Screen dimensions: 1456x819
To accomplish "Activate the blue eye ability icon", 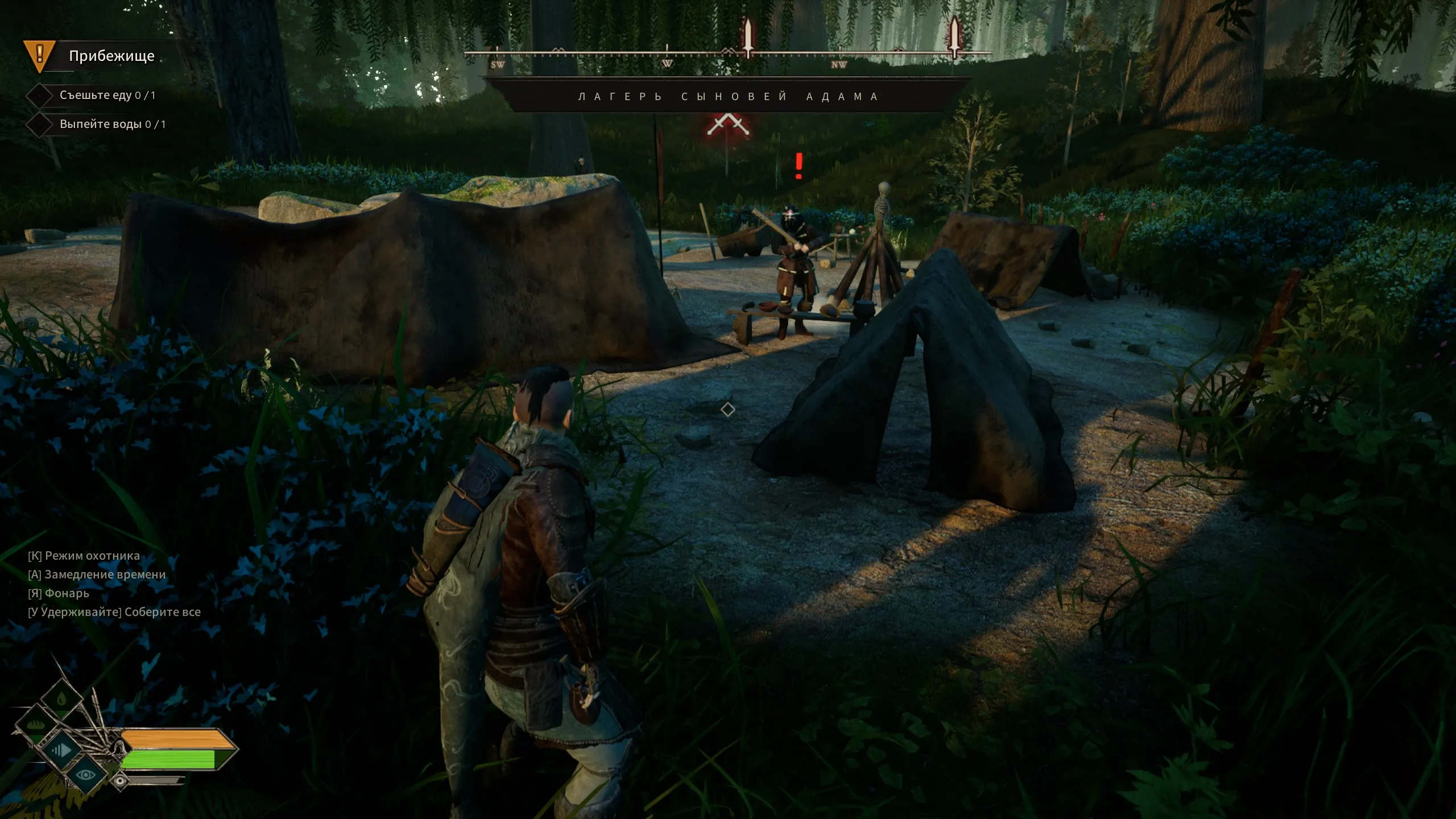I will tap(86, 774).
